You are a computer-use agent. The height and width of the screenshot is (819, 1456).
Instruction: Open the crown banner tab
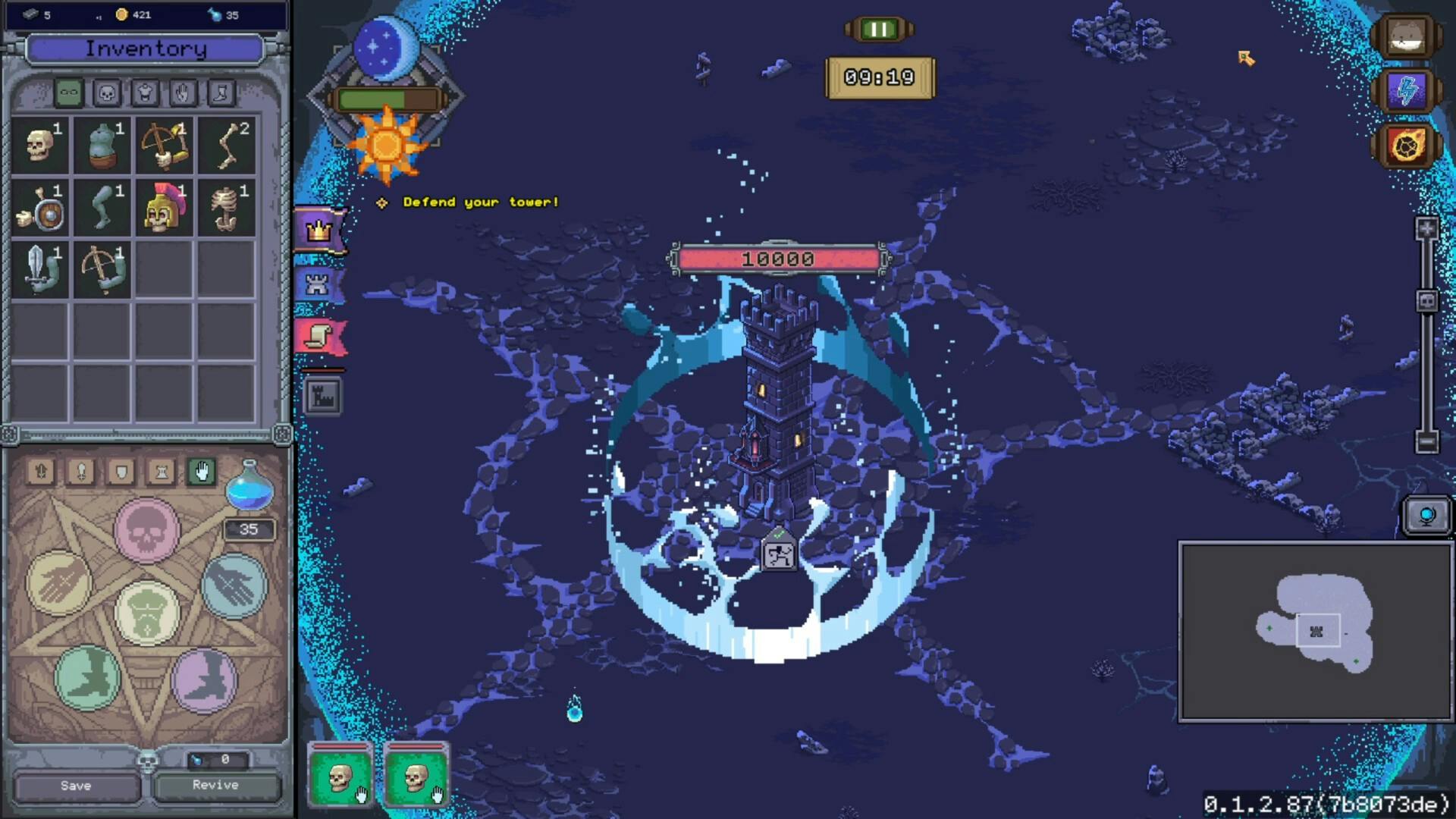(319, 229)
